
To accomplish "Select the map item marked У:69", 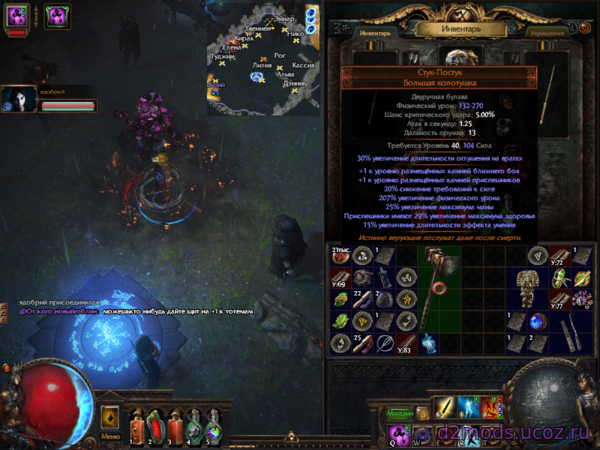I will click(x=340, y=278).
